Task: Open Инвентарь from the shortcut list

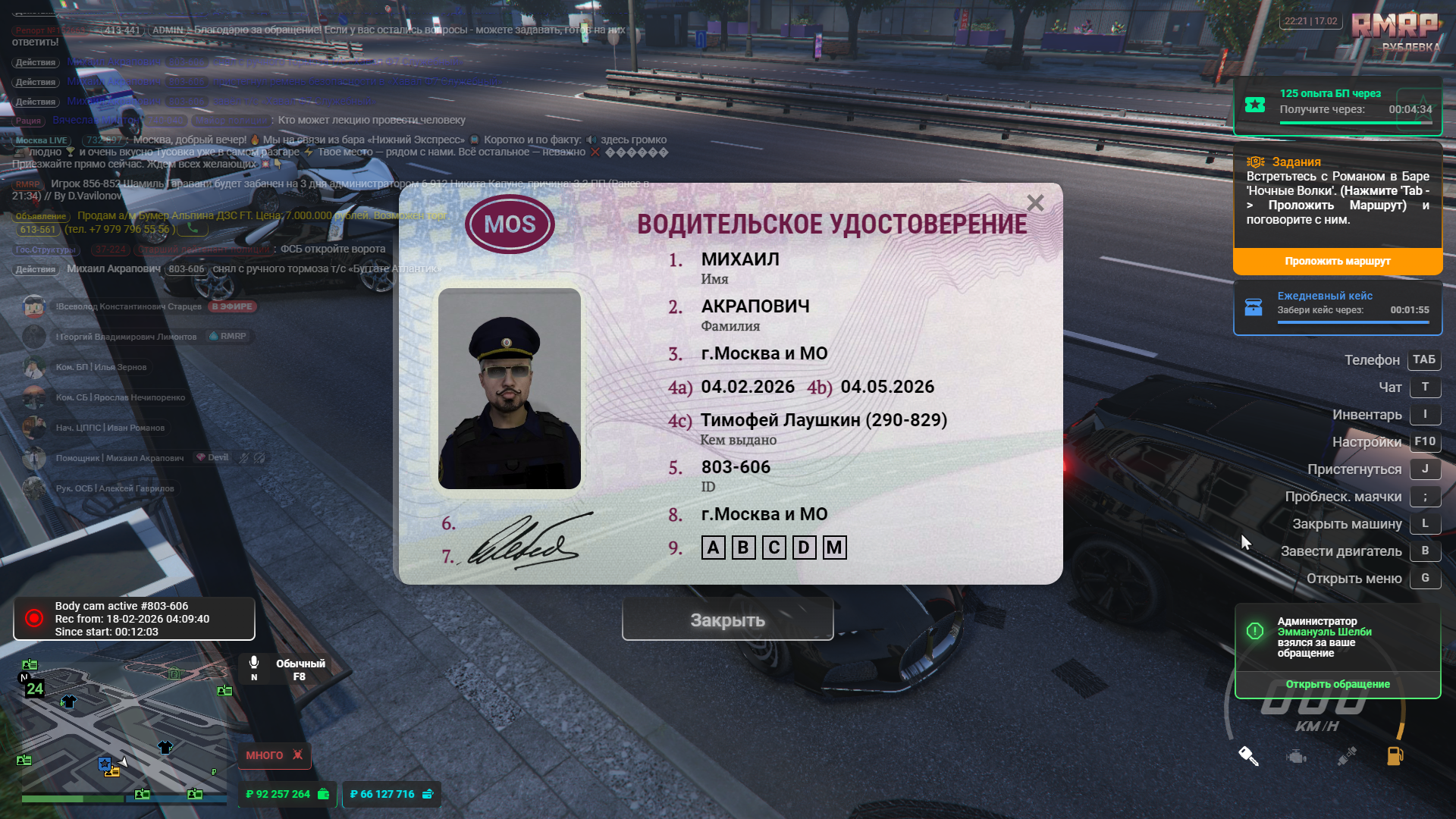Action: pyautogui.click(x=1367, y=415)
